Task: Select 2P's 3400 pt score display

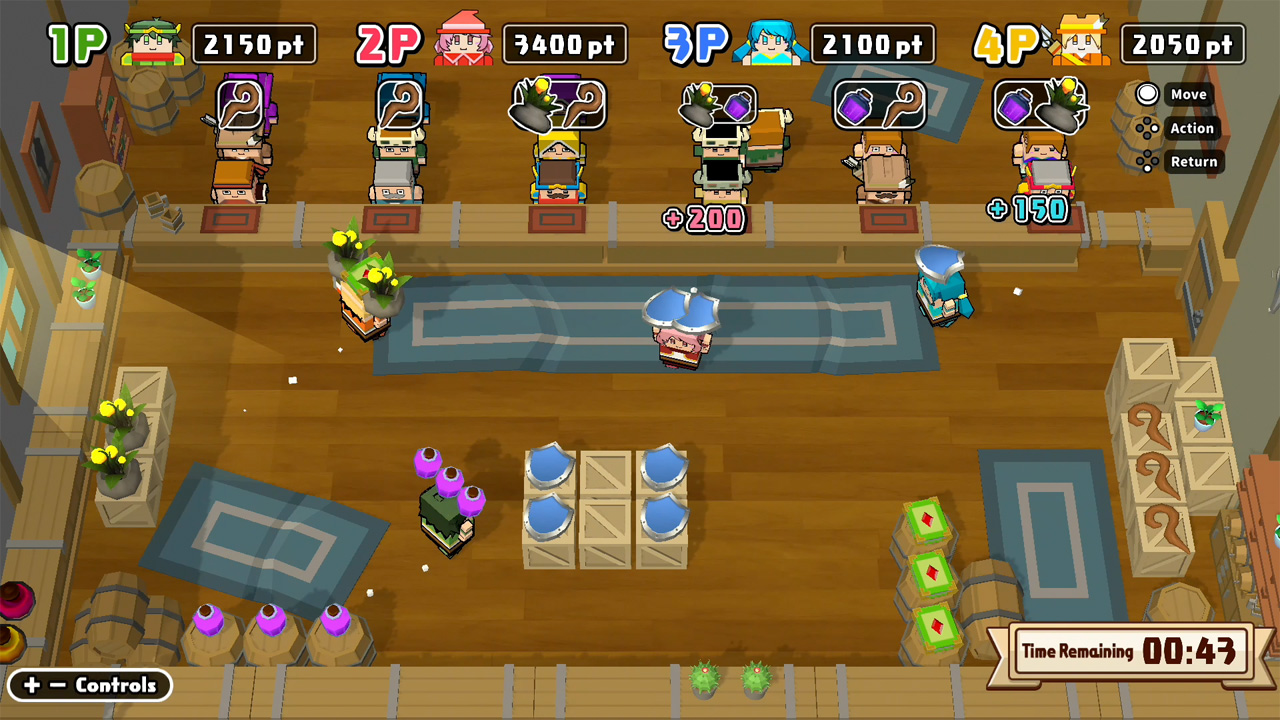Action: pyautogui.click(x=564, y=43)
